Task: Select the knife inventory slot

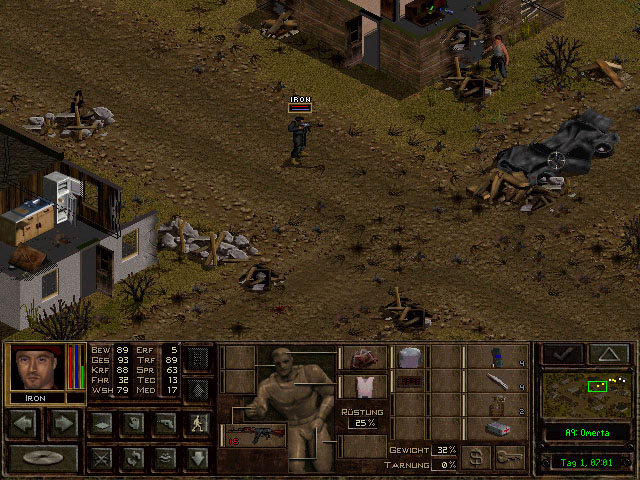Action: point(499,381)
